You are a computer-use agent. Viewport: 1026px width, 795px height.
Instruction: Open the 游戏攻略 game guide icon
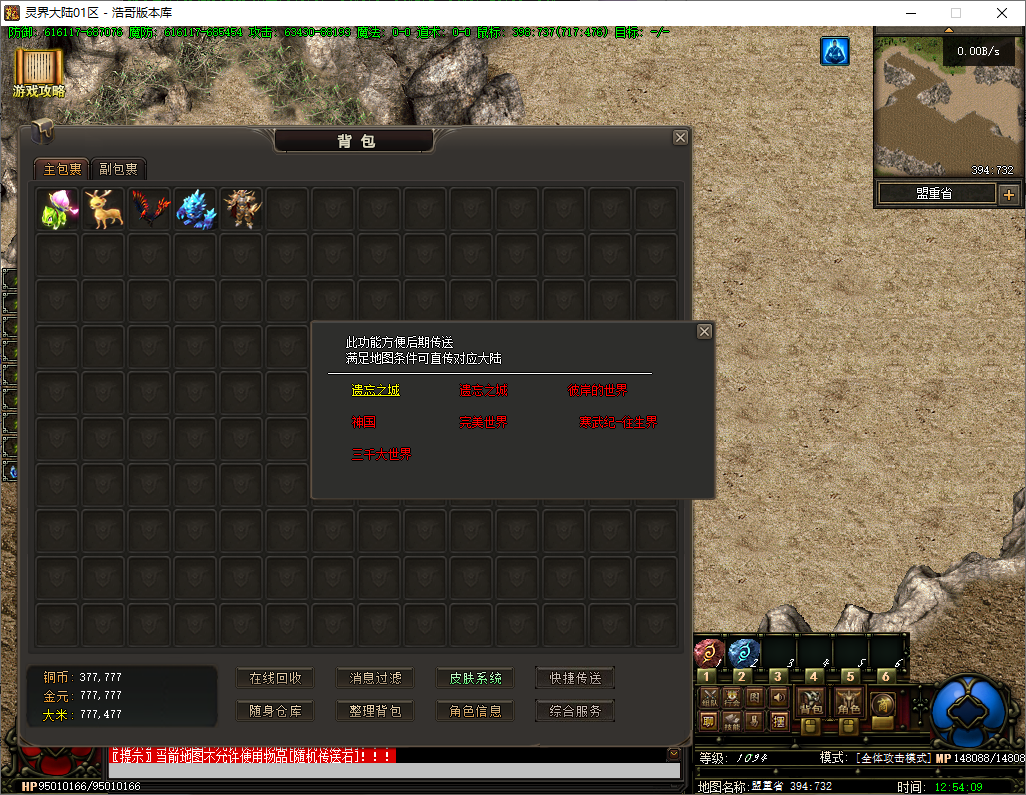tap(39, 72)
